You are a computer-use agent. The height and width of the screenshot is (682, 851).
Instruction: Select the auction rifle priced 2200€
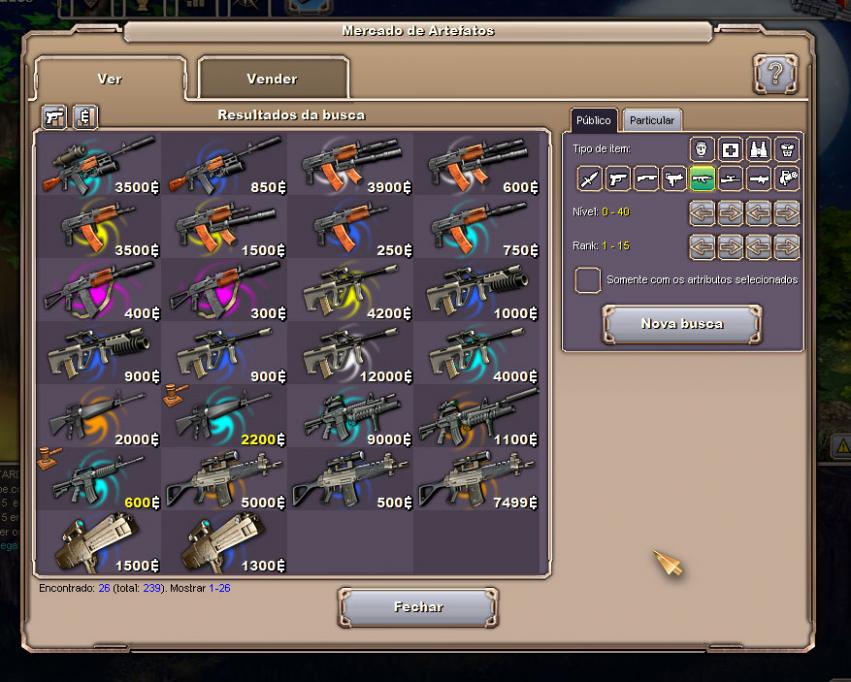223,416
